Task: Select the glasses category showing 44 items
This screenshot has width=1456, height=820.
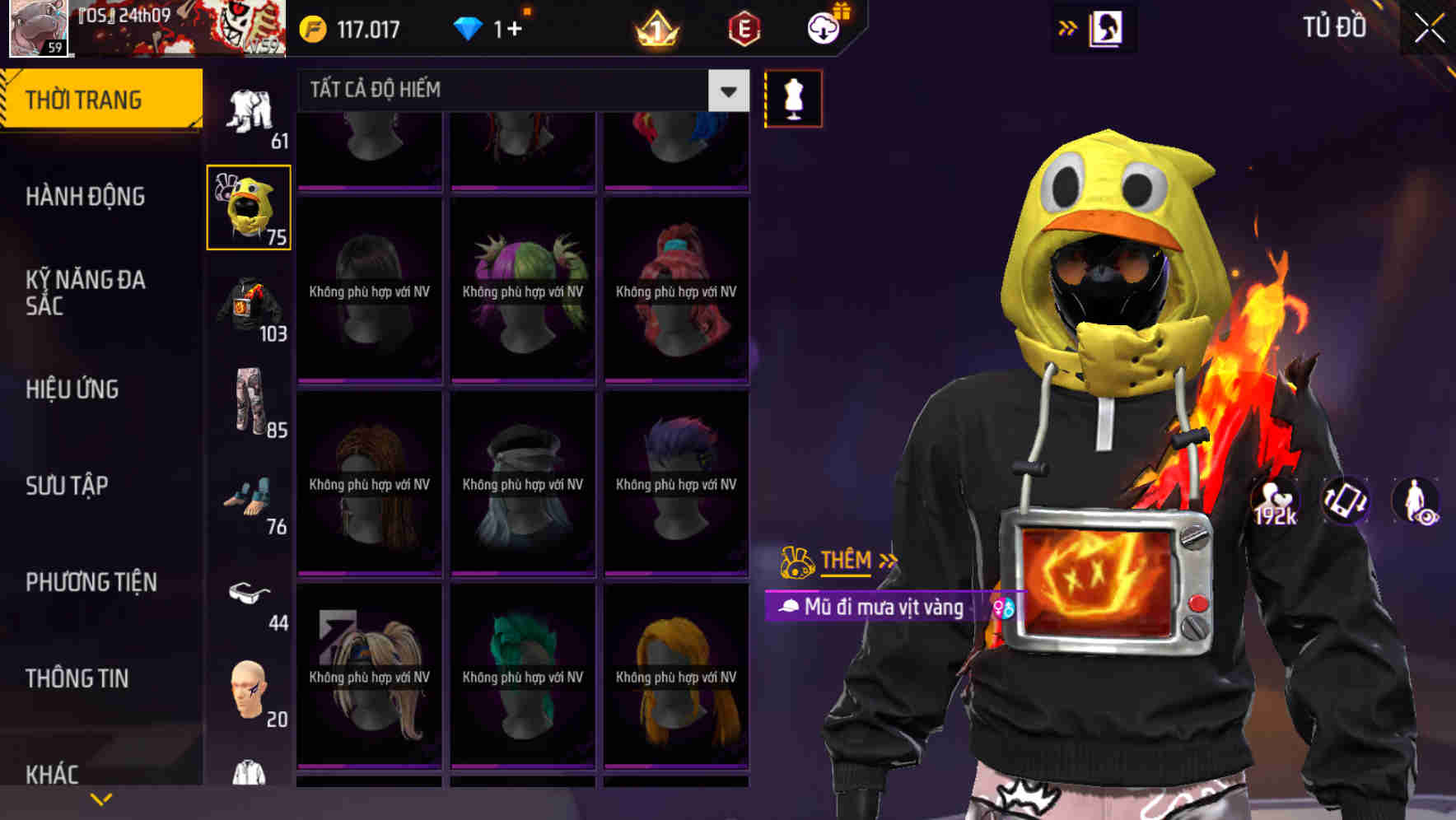Action: coord(249,597)
